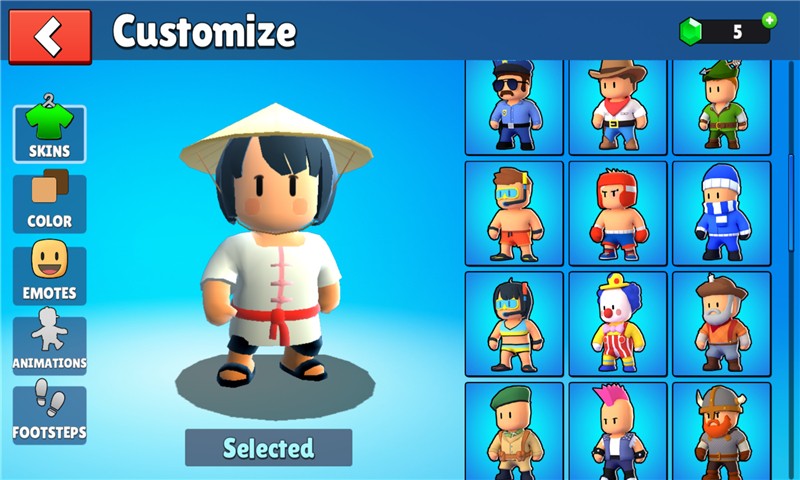Choose the red boxer skin
This screenshot has height=480, width=800.
click(x=618, y=212)
